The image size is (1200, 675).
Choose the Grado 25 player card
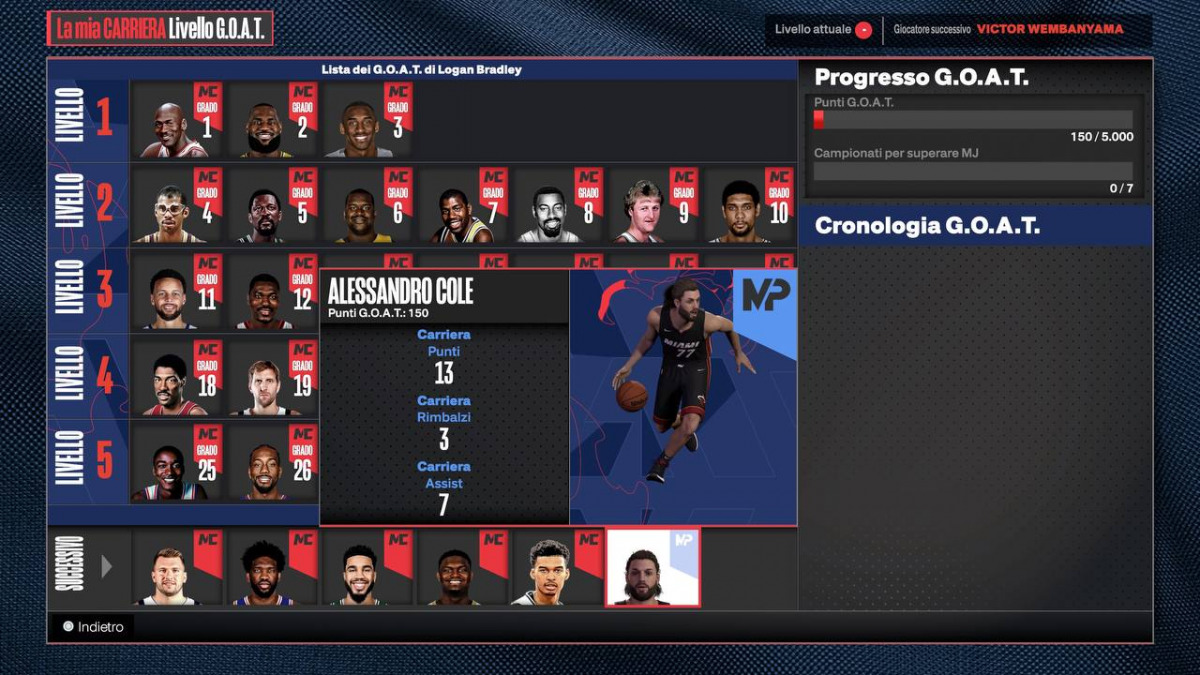(x=177, y=462)
